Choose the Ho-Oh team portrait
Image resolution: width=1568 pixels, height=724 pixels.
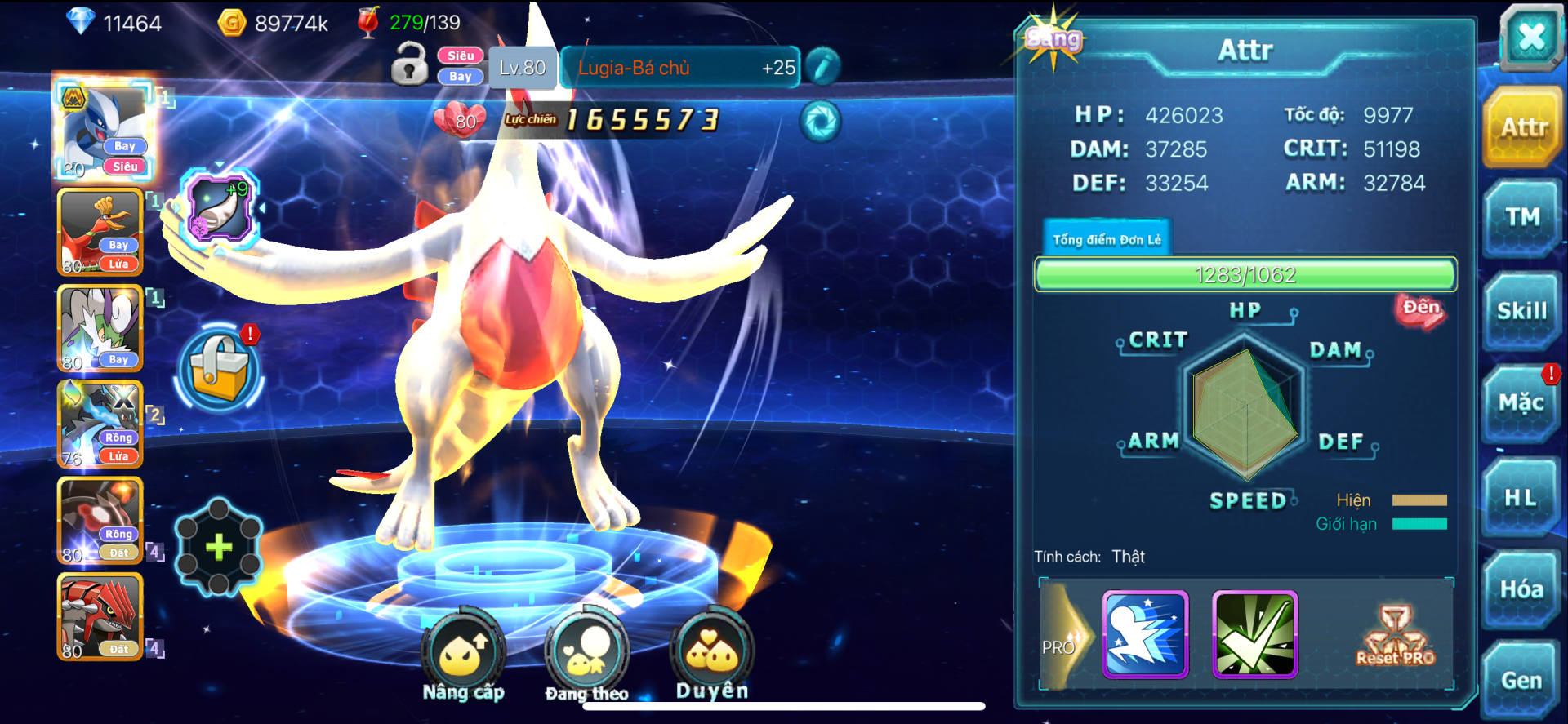coord(100,233)
